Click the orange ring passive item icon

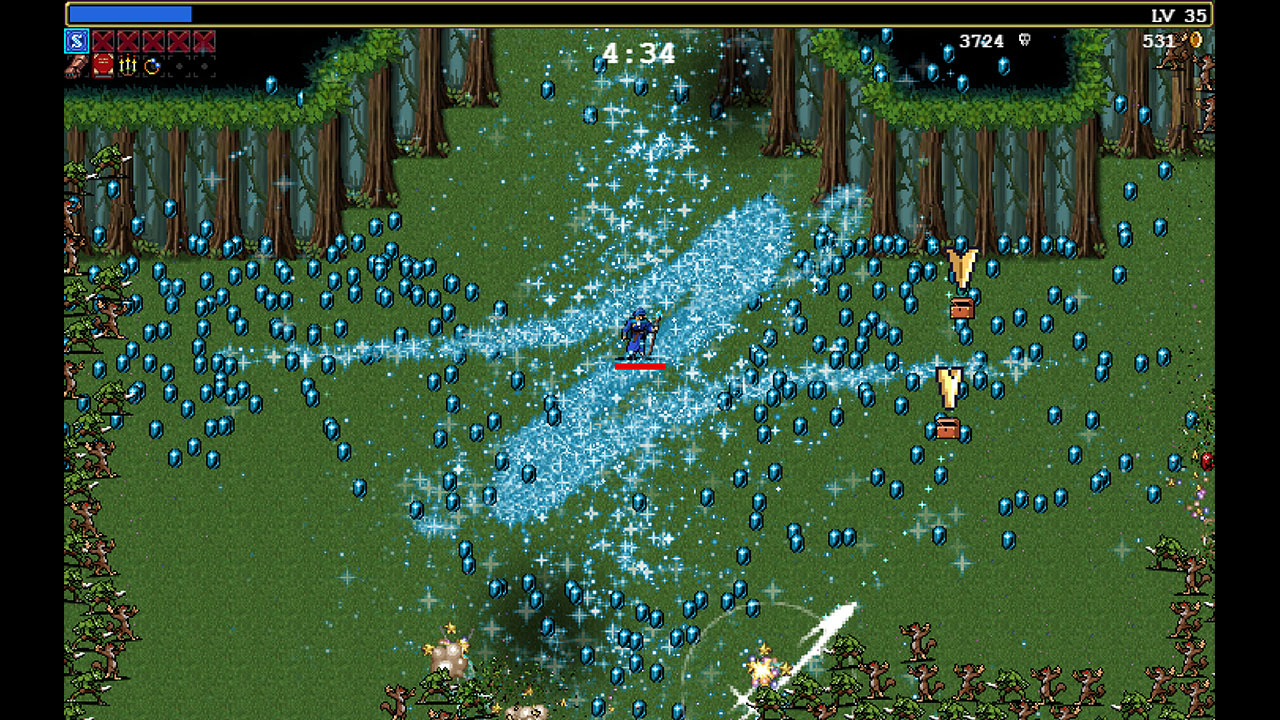tap(152, 67)
